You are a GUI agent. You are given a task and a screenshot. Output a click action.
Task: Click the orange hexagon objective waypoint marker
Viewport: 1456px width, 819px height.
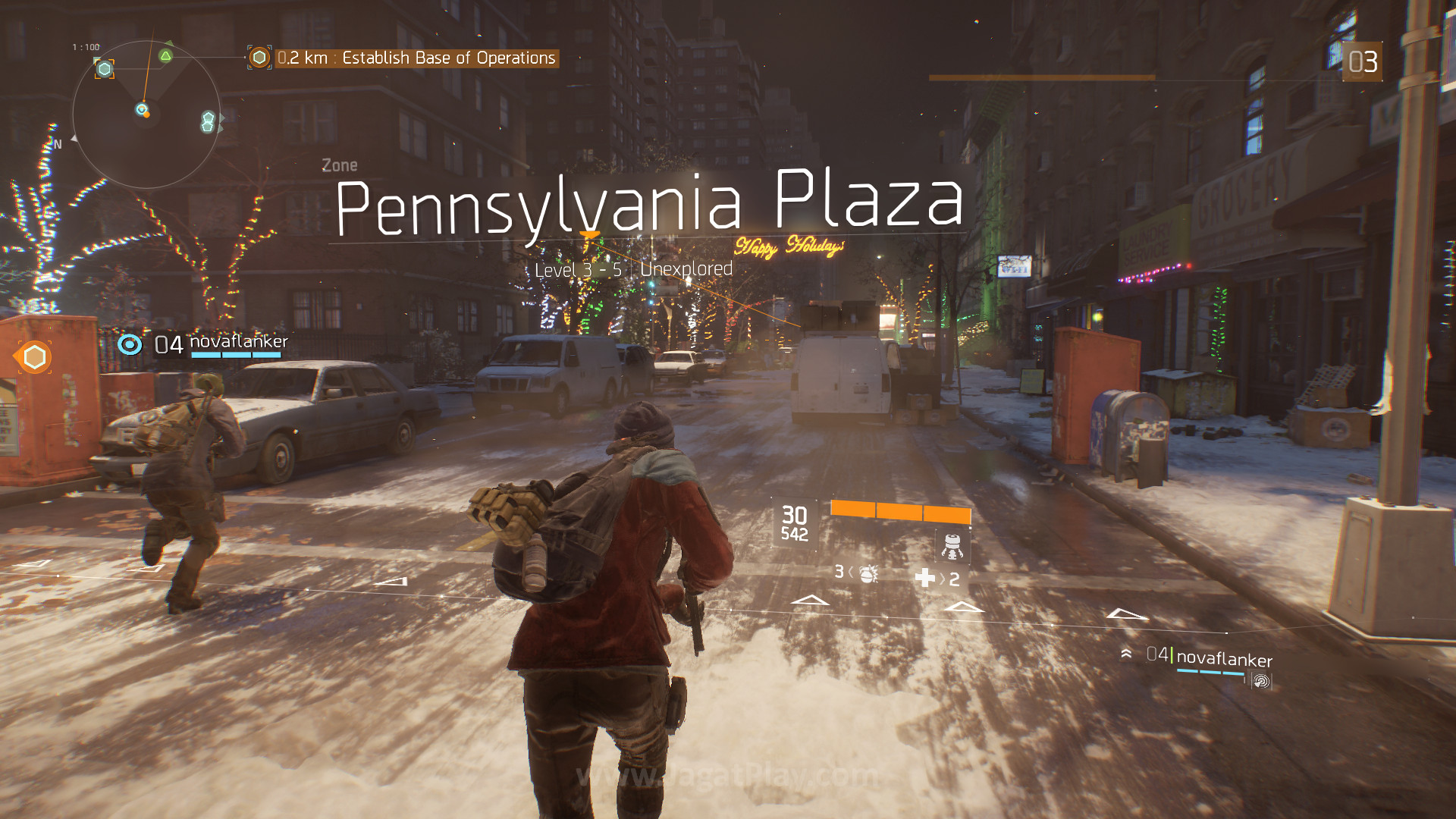[x=34, y=357]
